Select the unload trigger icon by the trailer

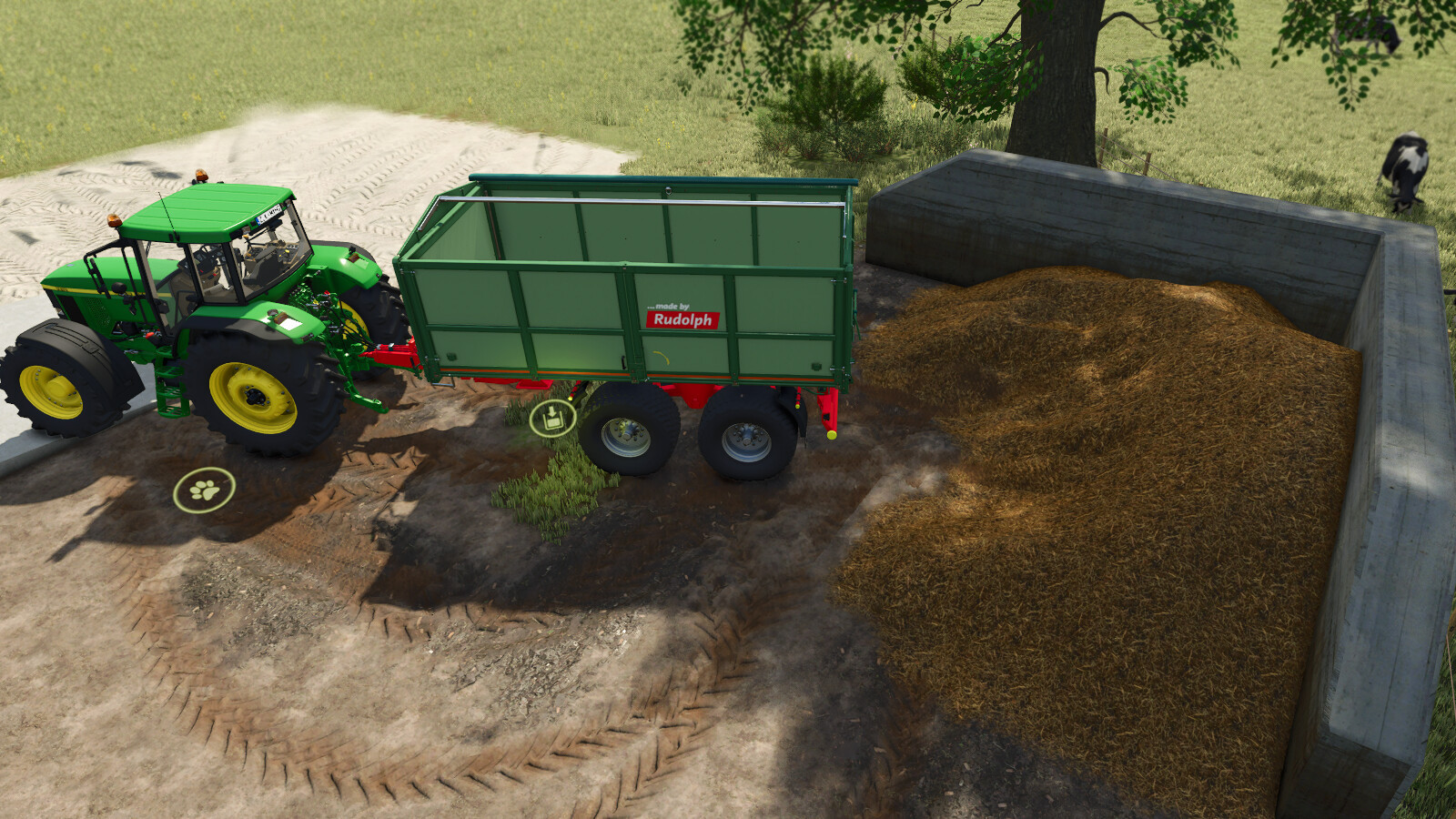552,419
